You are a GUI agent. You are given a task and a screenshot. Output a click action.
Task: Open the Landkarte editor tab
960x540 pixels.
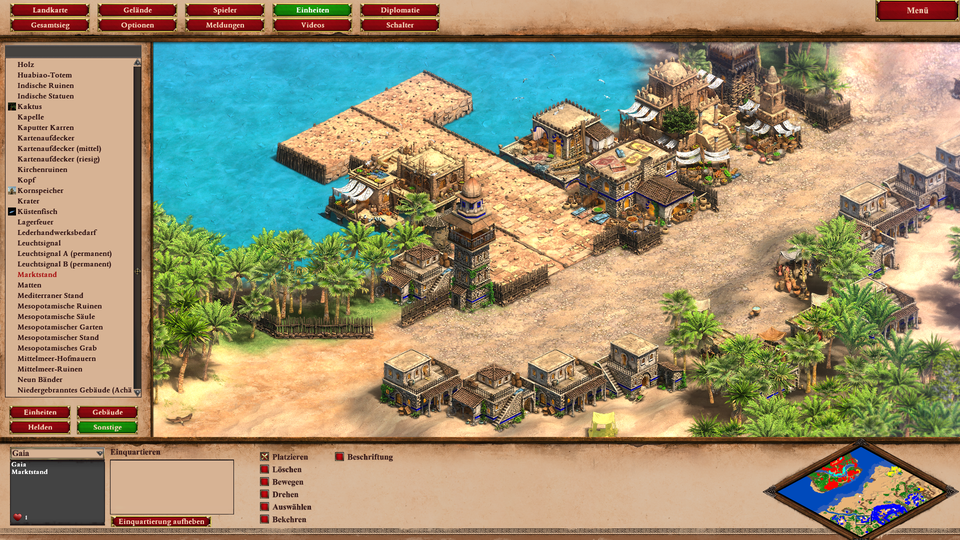click(x=42, y=10)
